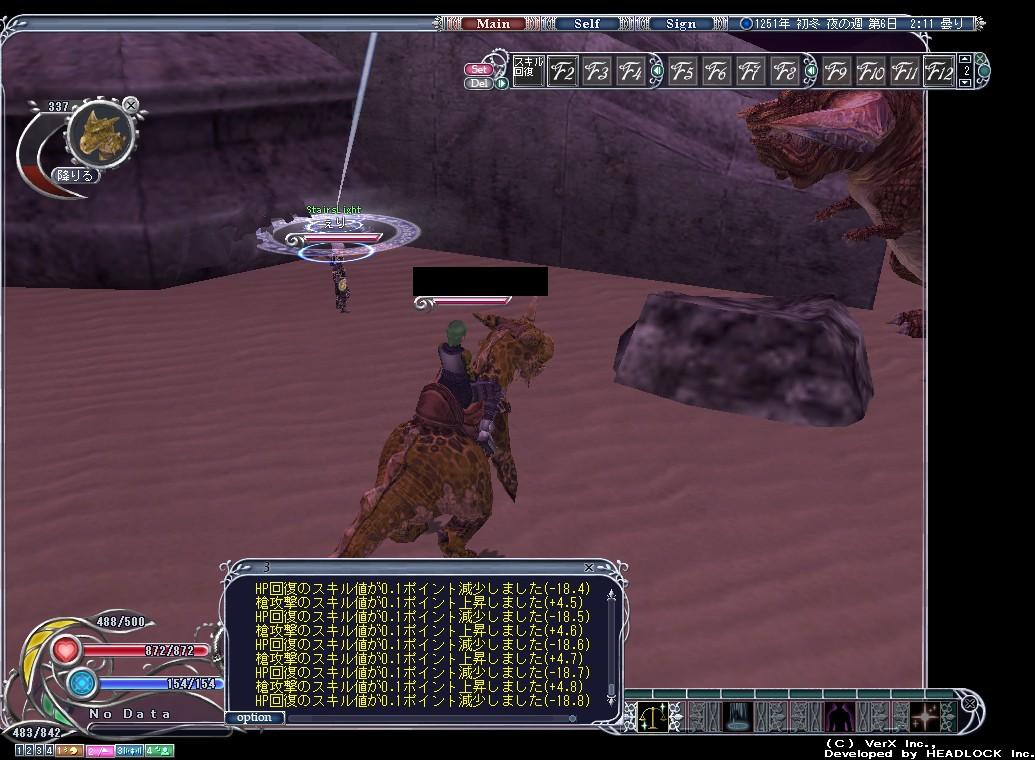Click the Del macro button
The width and height of the screenshot is (1035, 760).
click(x=479, y=83)
